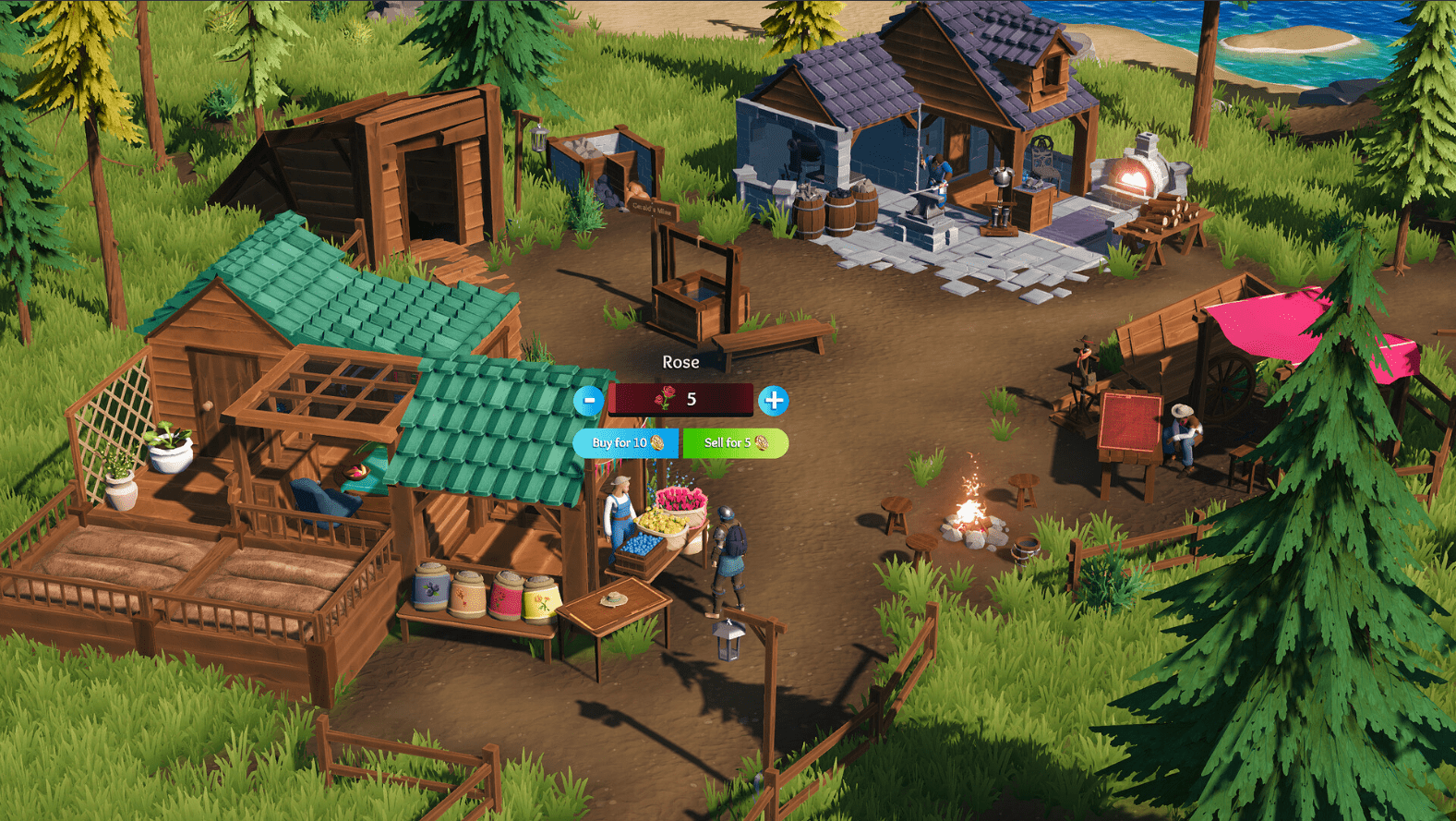Viewport: 1456px width, 821px height.
Task: Click the quantity number showing 5
Action: tap(692, 399)
